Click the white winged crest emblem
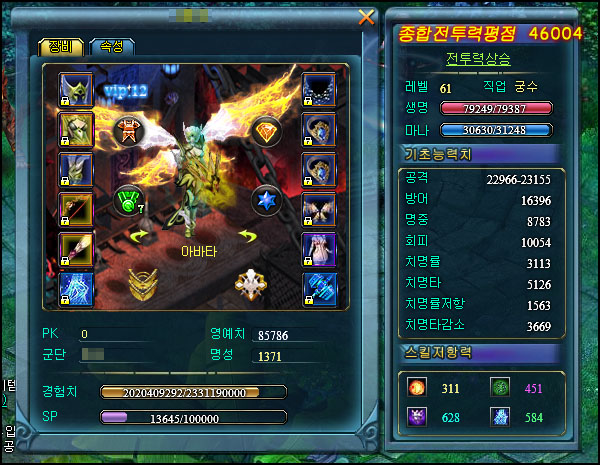 coord(251,283)
